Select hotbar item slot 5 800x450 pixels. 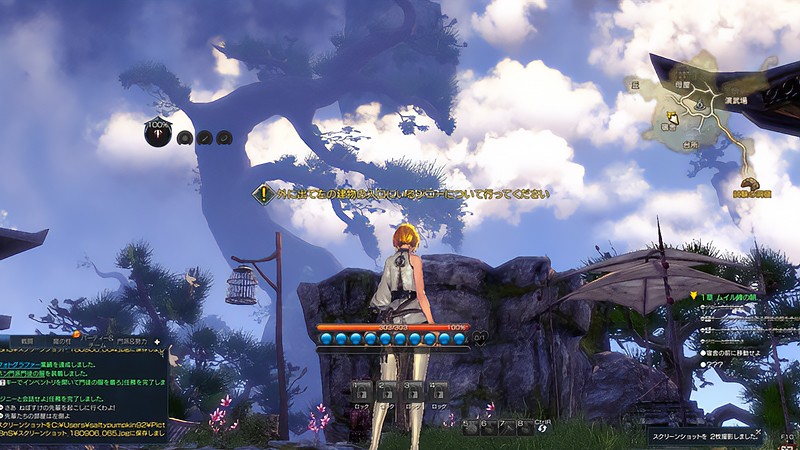pos(470,428)
